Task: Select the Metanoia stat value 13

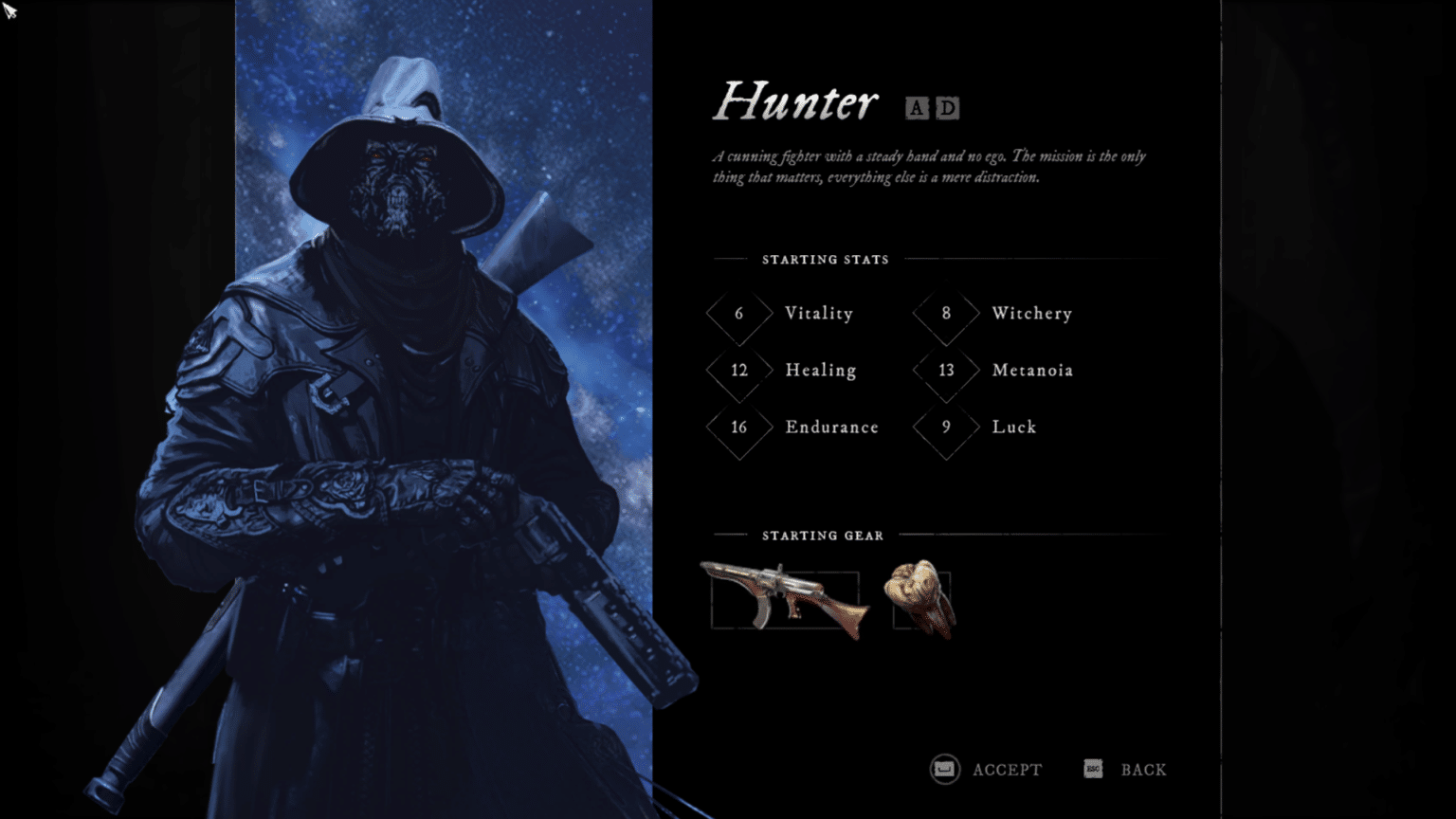Action: [944, 371]
